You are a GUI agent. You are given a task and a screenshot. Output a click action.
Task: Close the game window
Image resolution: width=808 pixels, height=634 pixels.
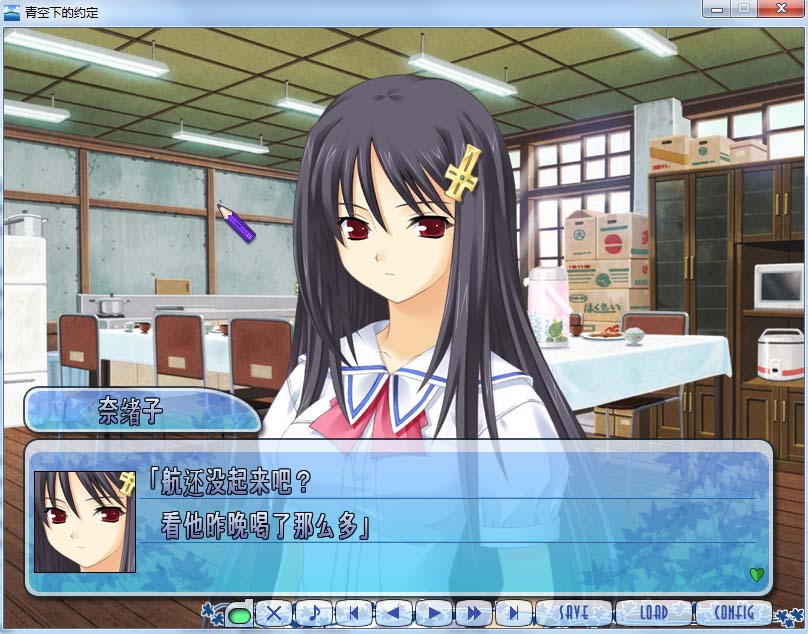point(779,9)
